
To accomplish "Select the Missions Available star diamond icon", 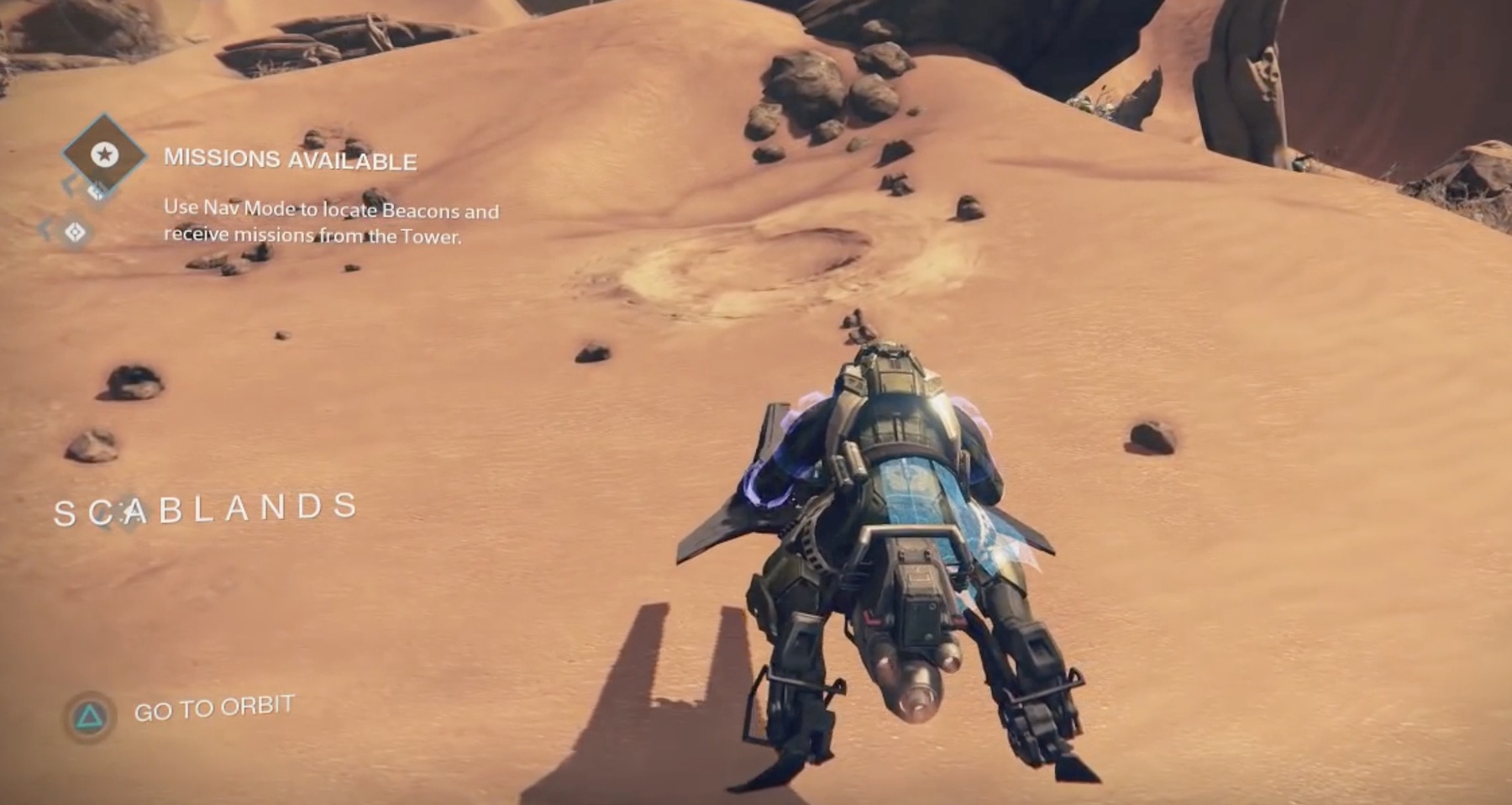I will [x=104, y=155].
